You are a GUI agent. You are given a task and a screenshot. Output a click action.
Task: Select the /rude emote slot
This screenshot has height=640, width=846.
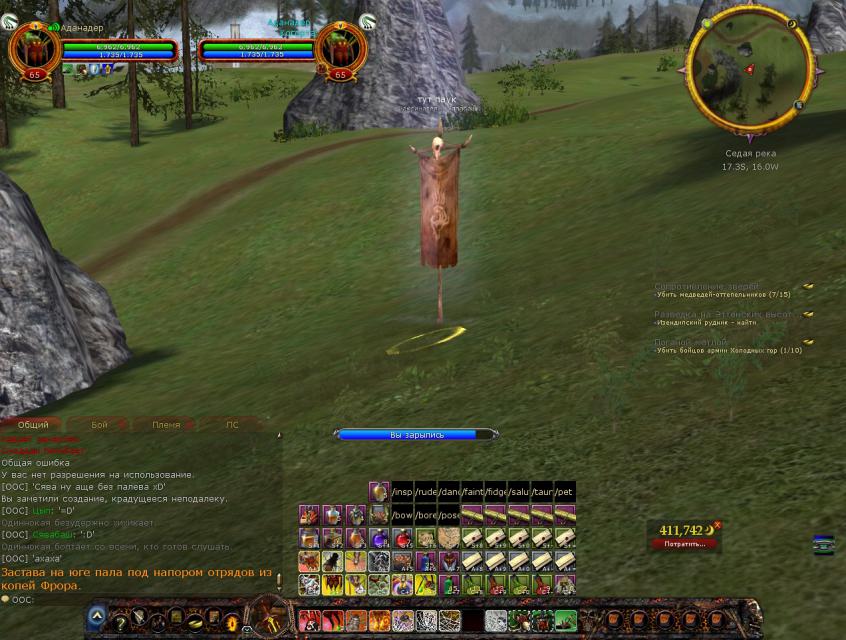[x=426, y=492]
